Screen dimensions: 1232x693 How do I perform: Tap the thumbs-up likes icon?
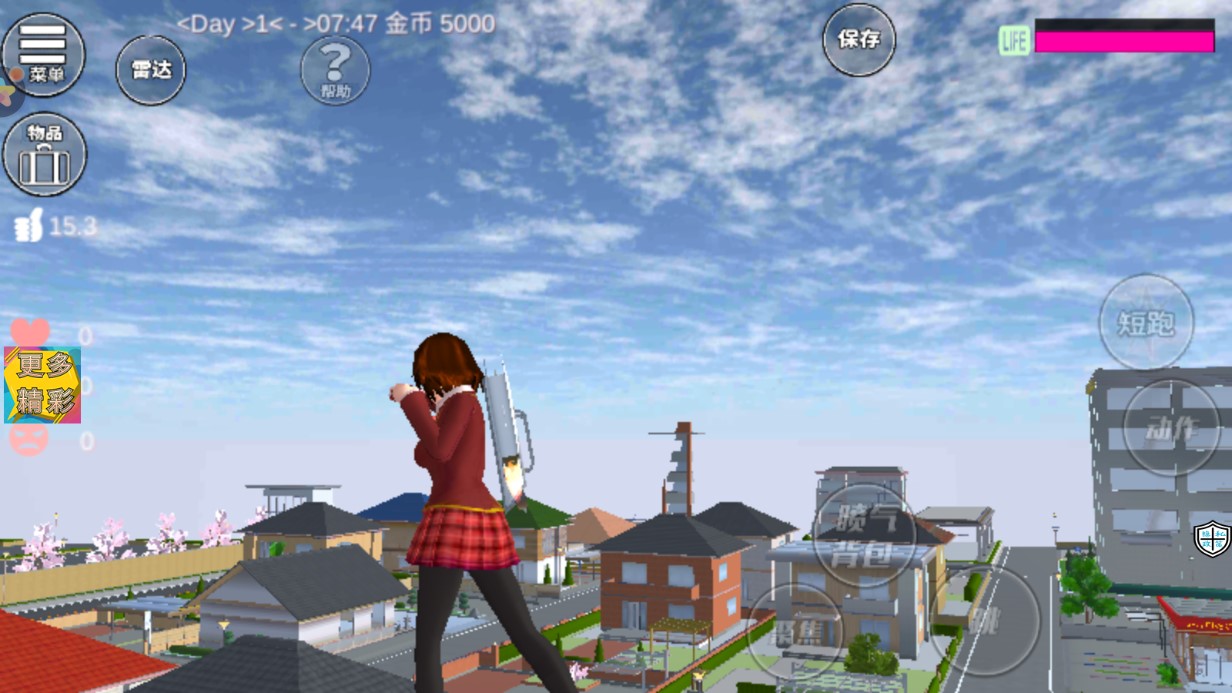click(x=28, y=228)
